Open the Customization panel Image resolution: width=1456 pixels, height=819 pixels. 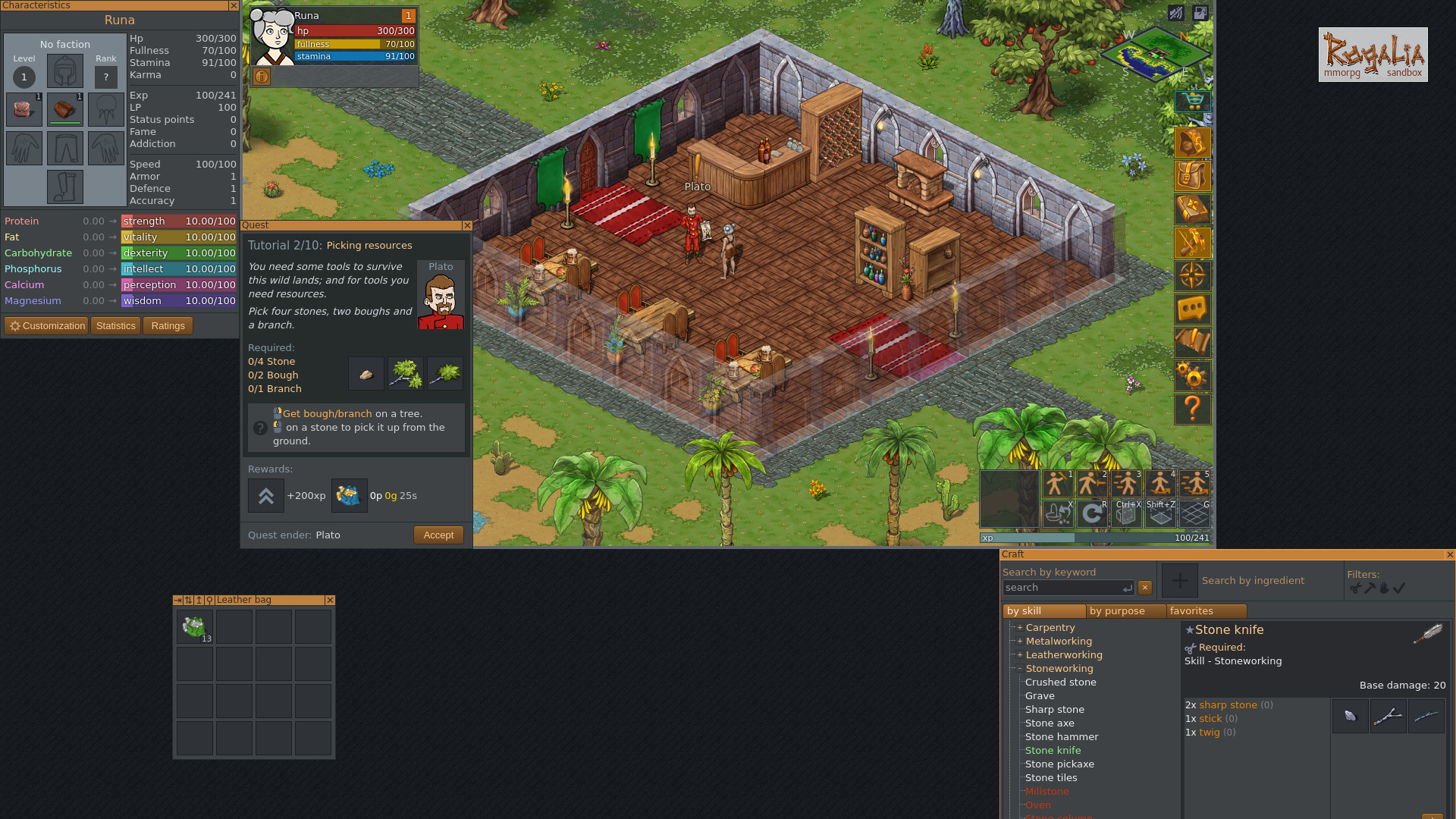pyautogui.click(x=47, y=326)
